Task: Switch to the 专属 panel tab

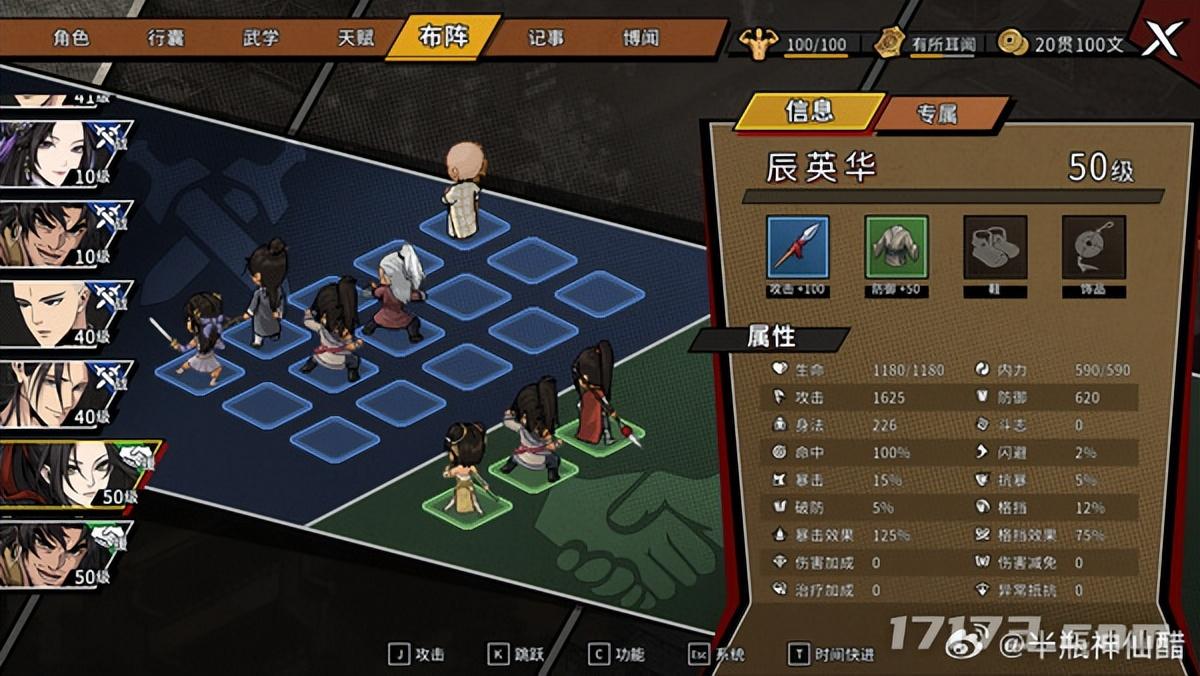Action: [x=936, y=114]
